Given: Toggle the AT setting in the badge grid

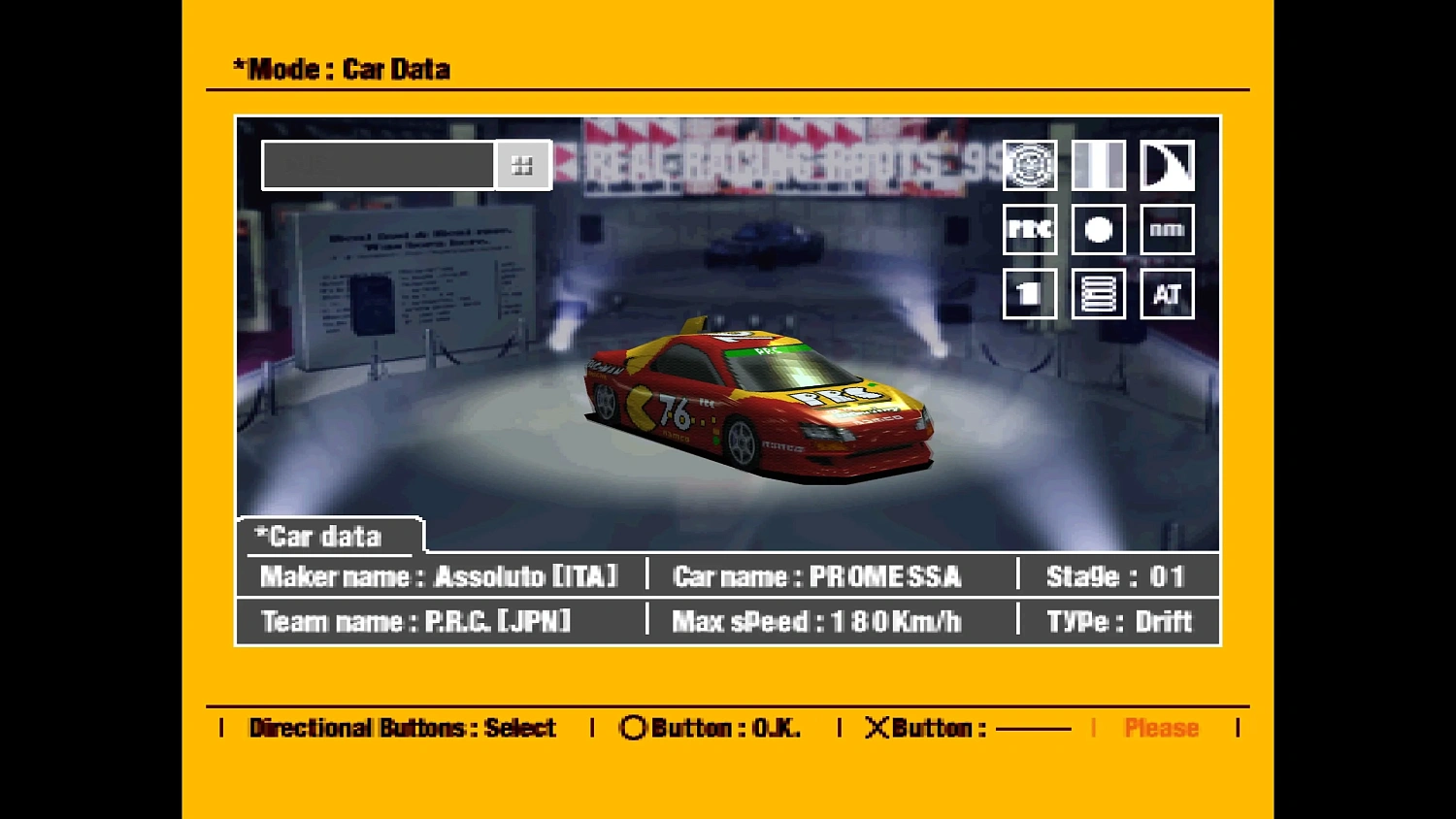Looking at the screenshot, I should (1167, 294).
